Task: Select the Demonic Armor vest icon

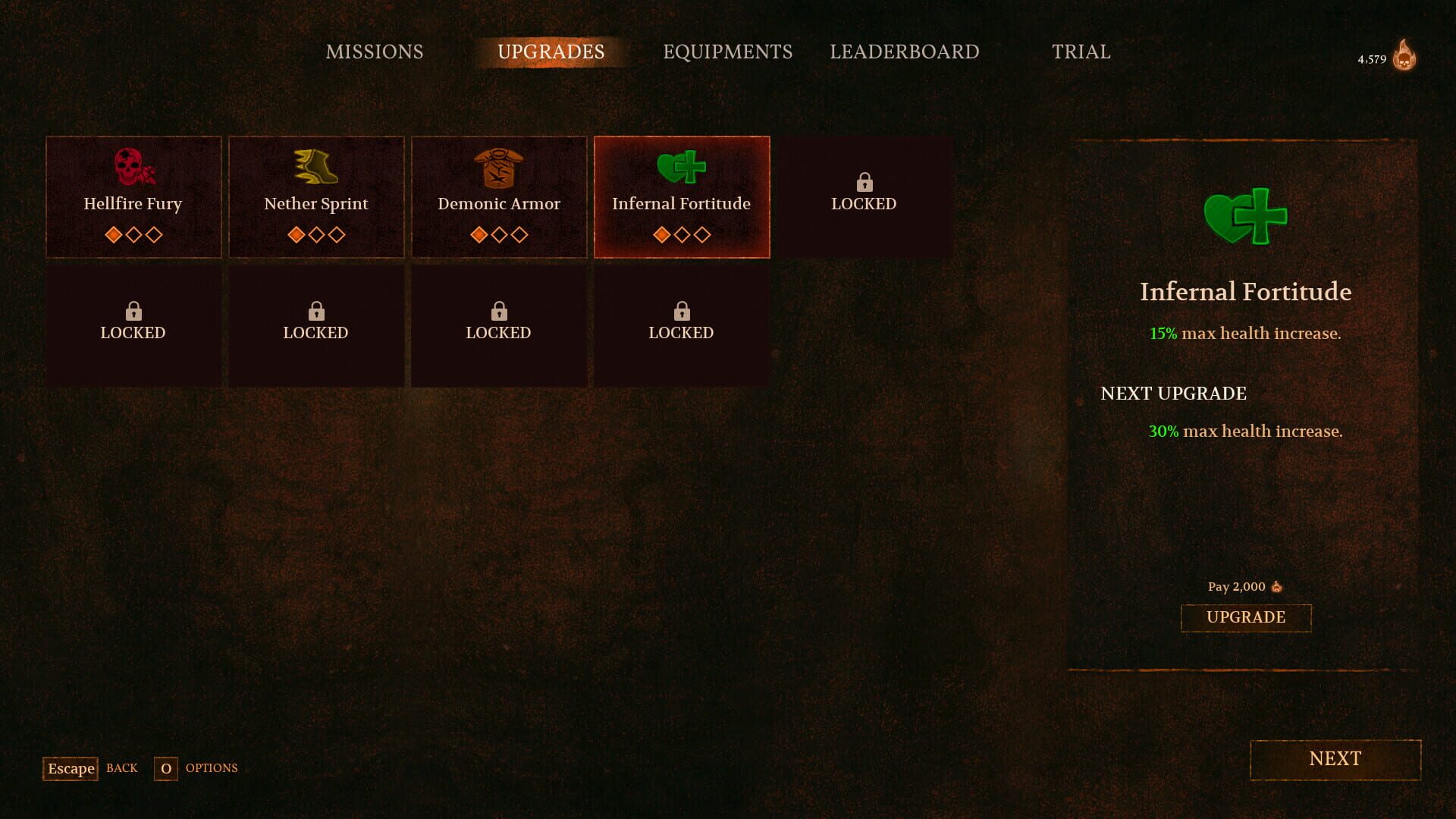Action: pyautogui.click(x=499, y=168)
